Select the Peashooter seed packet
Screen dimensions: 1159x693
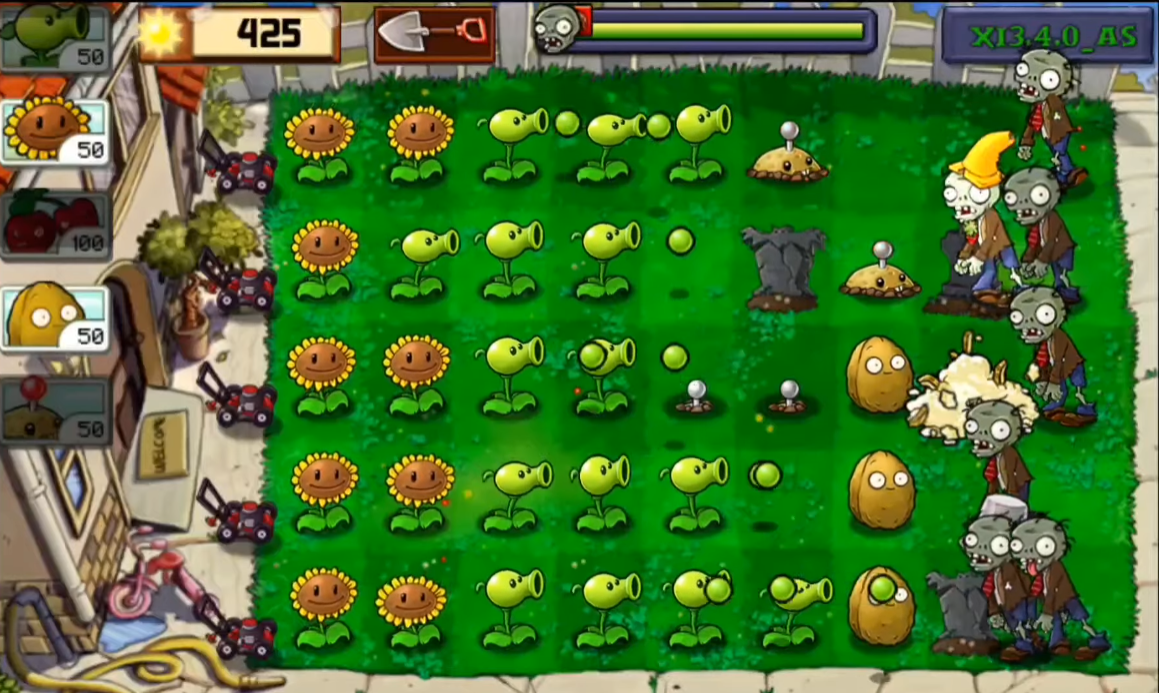55,35
